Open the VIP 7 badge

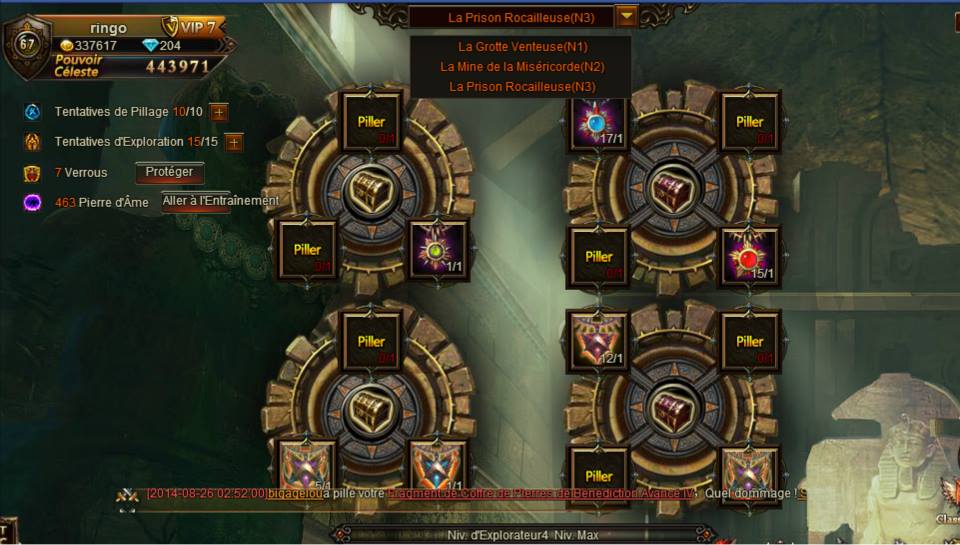194,27
